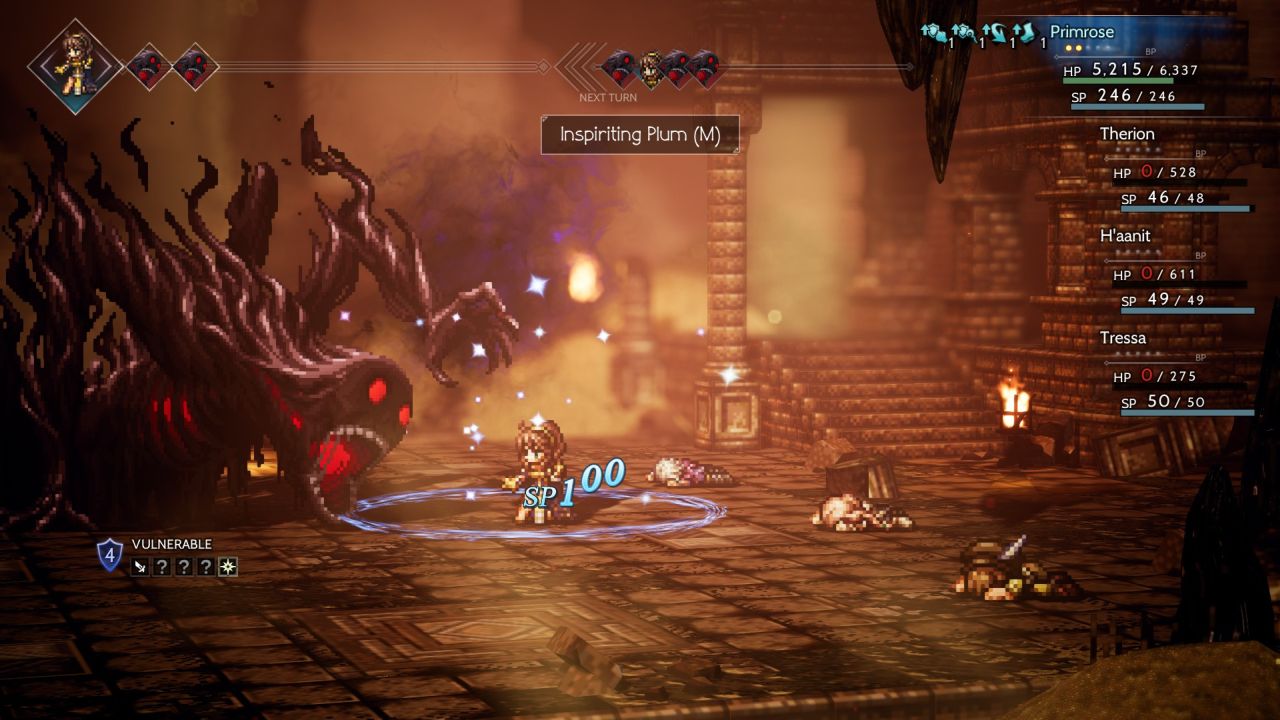The height and width of the screenshot is (720, 1280).
Task: Click the sword weakness icon
Action: pyautogui.click(x=140, y=567)
